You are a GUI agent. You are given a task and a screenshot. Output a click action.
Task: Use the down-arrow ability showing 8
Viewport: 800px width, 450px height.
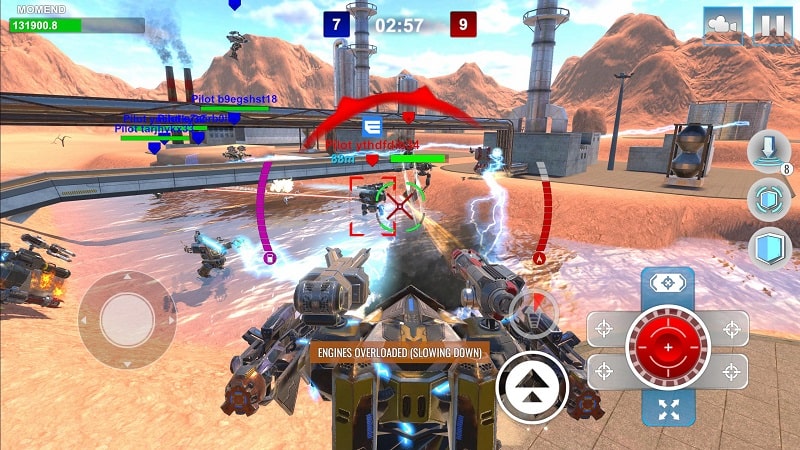768,152
